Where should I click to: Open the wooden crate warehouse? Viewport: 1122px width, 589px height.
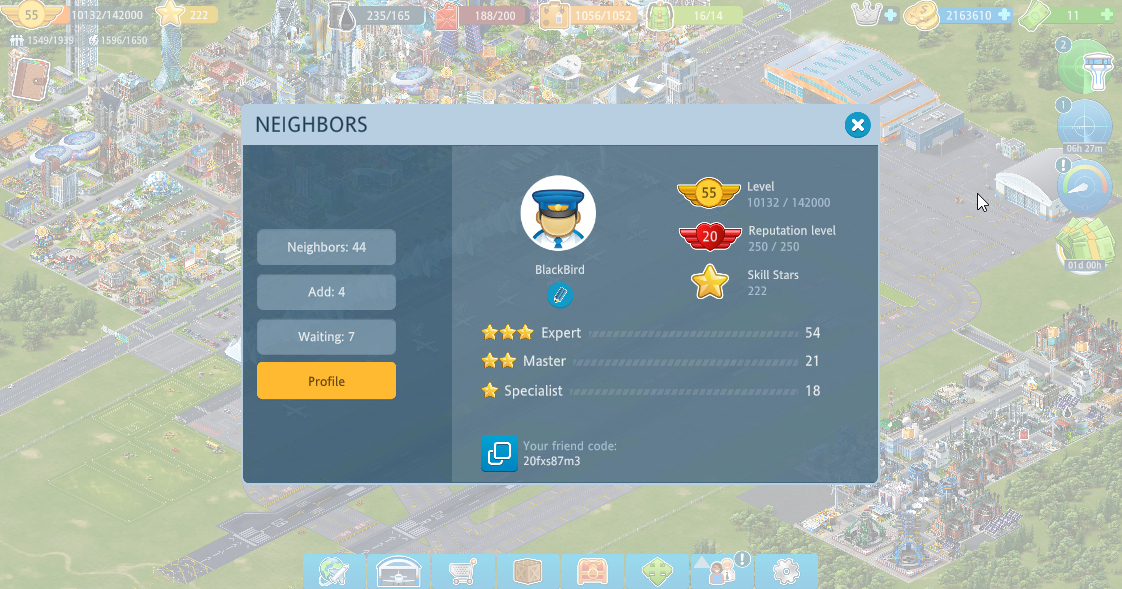click(x=528, y=572)
